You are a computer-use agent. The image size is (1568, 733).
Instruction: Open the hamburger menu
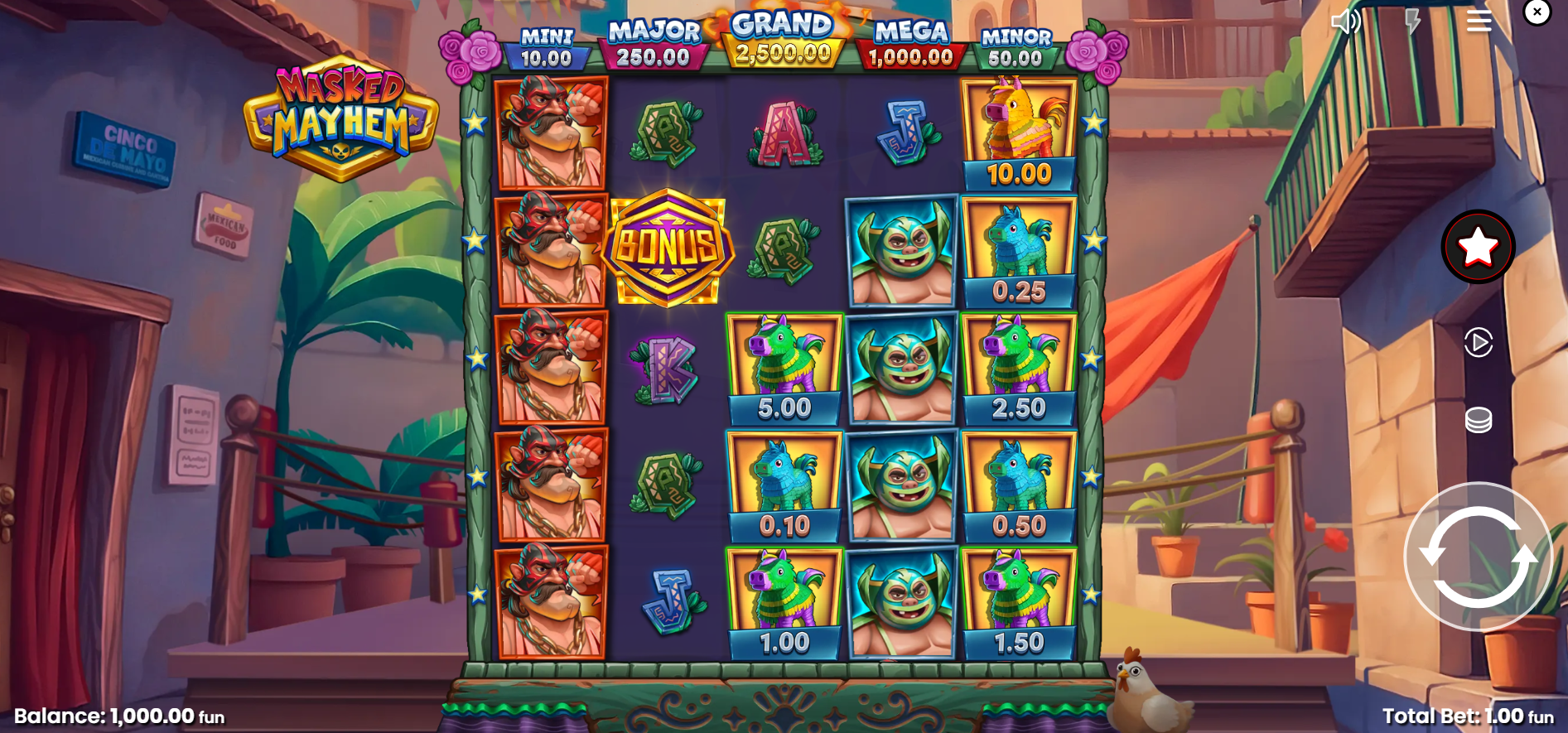(x=1479, y=21)
